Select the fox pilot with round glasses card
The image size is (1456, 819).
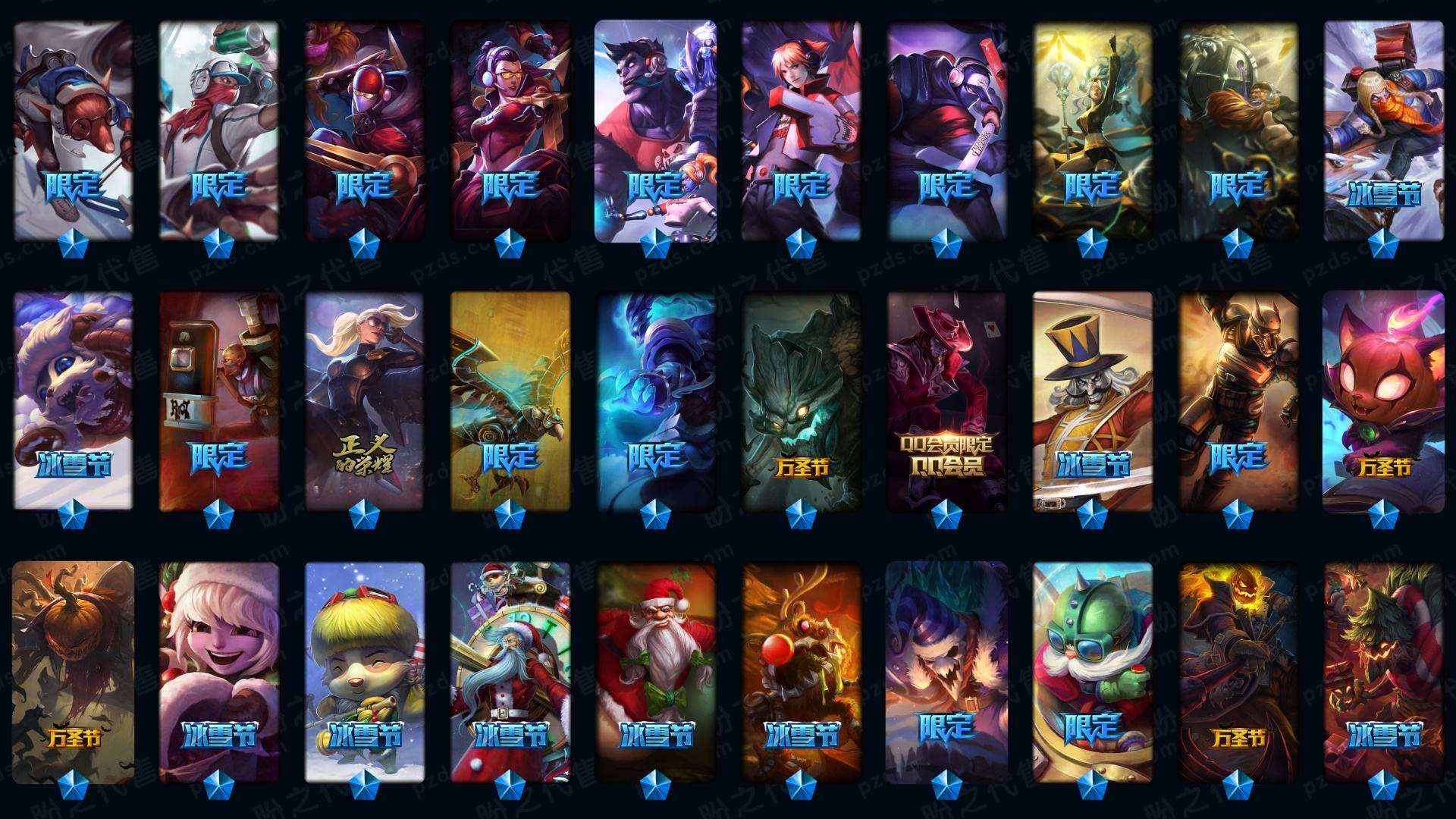coord(73,129)
